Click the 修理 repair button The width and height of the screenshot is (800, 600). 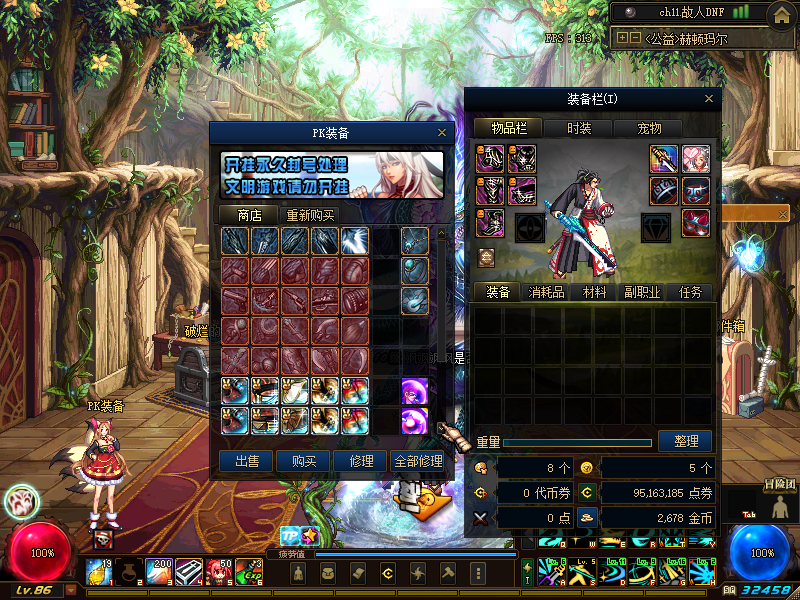tap(360, 461)
